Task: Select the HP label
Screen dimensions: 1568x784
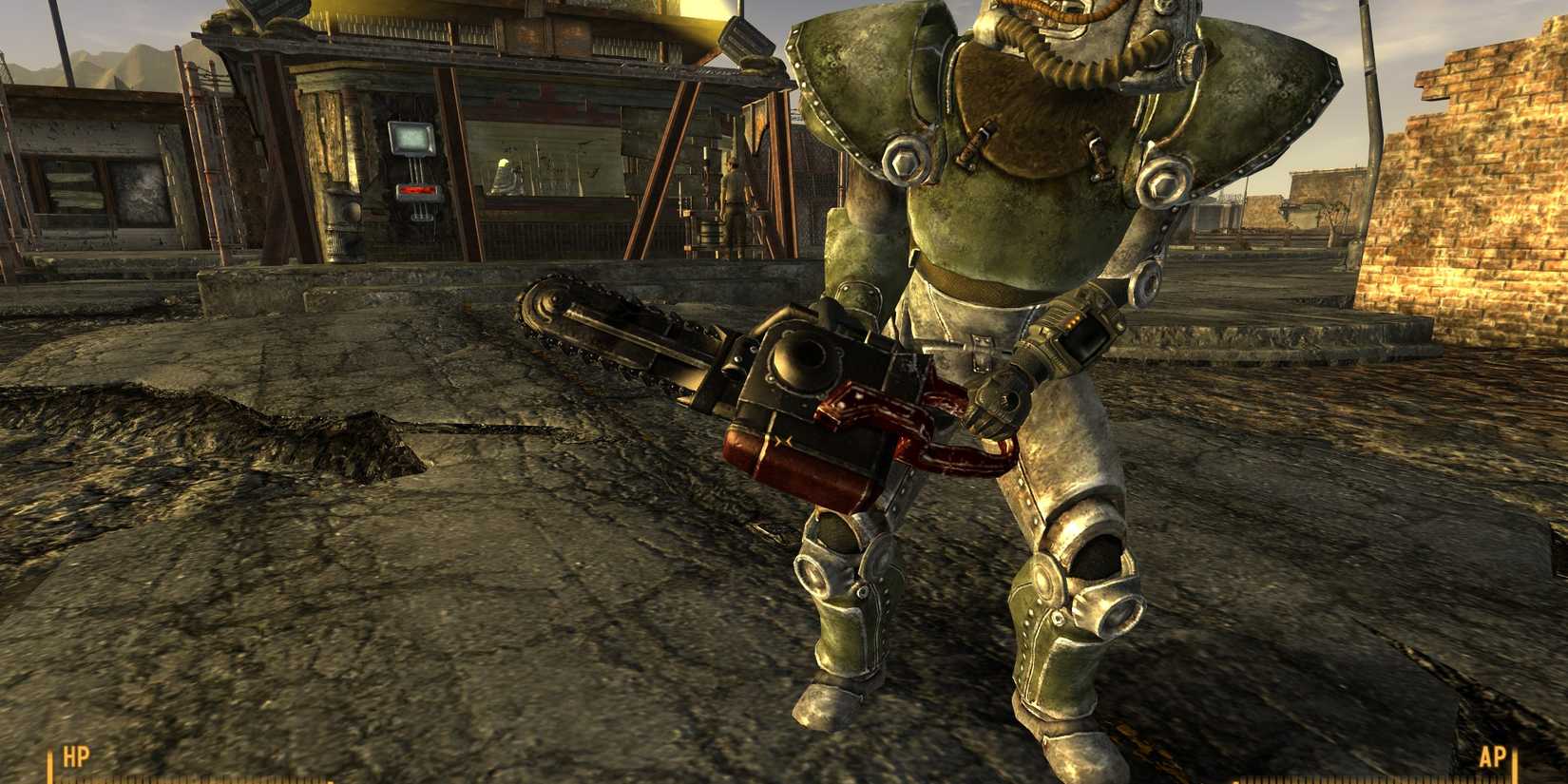Action: click(76, 757)
